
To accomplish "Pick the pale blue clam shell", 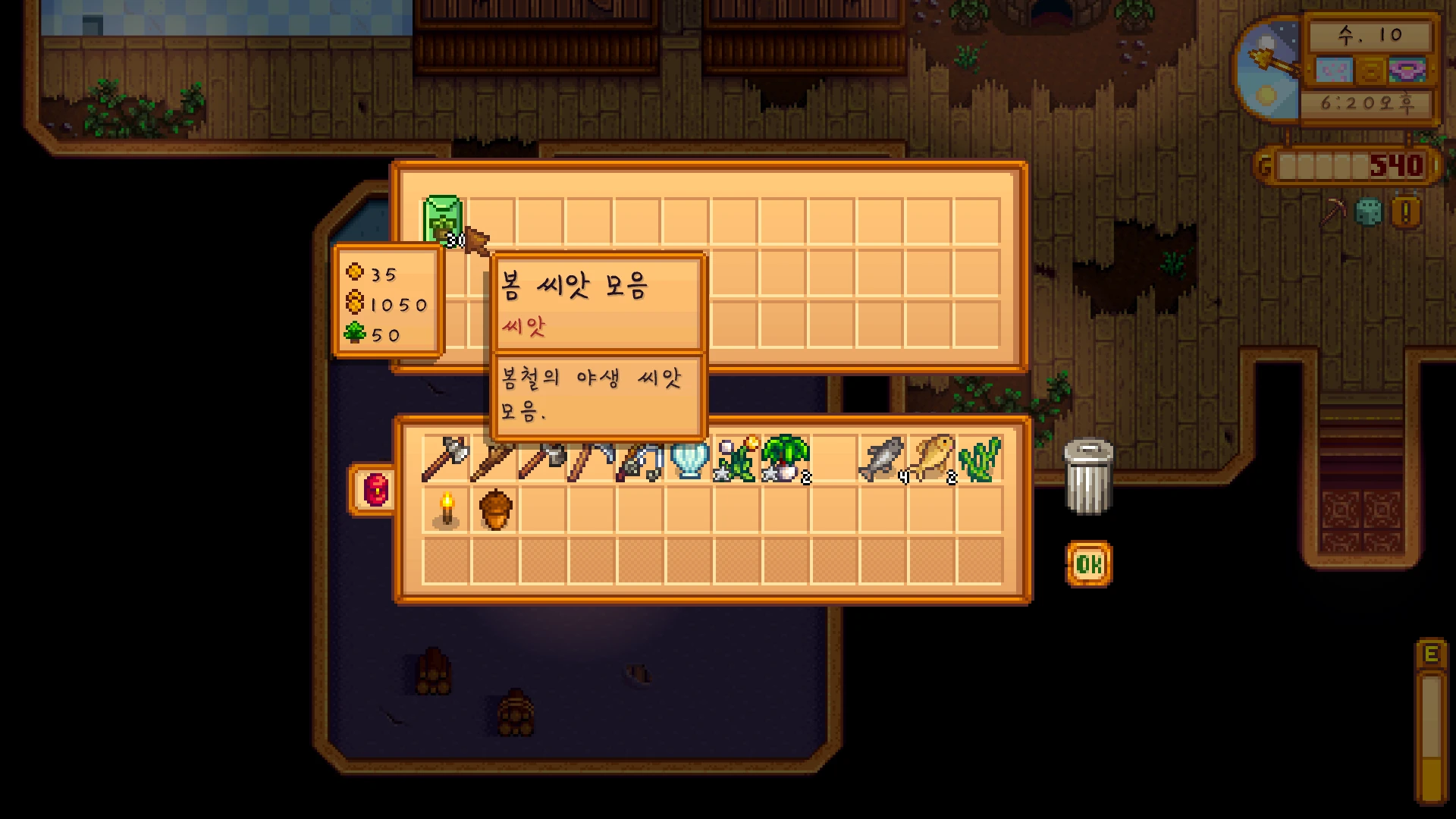I will pyautogui.click(x=689, y=460).
